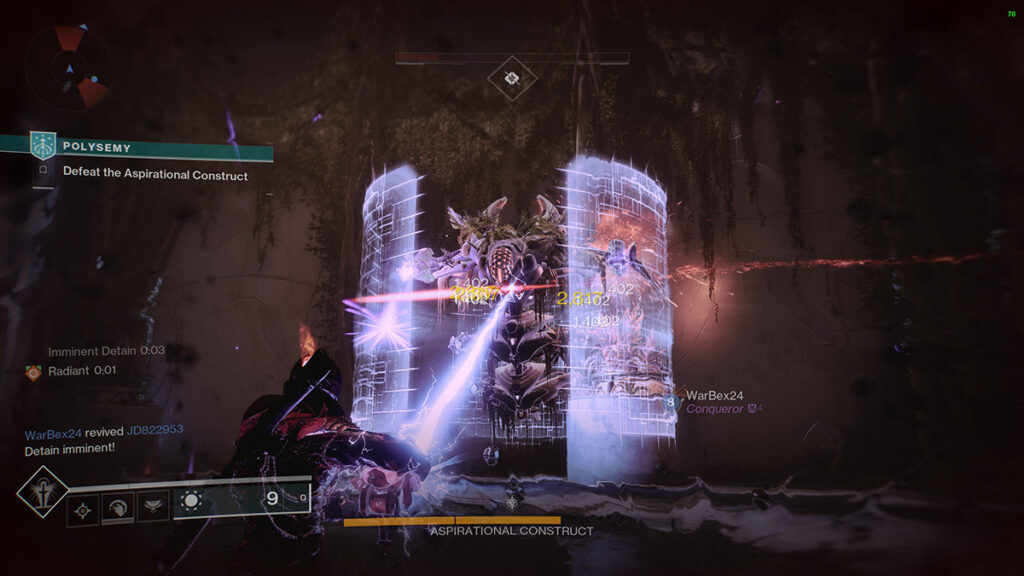Select the Polysemy objective banner
The width and height of the screenshot is (1024, 576).
150,146
